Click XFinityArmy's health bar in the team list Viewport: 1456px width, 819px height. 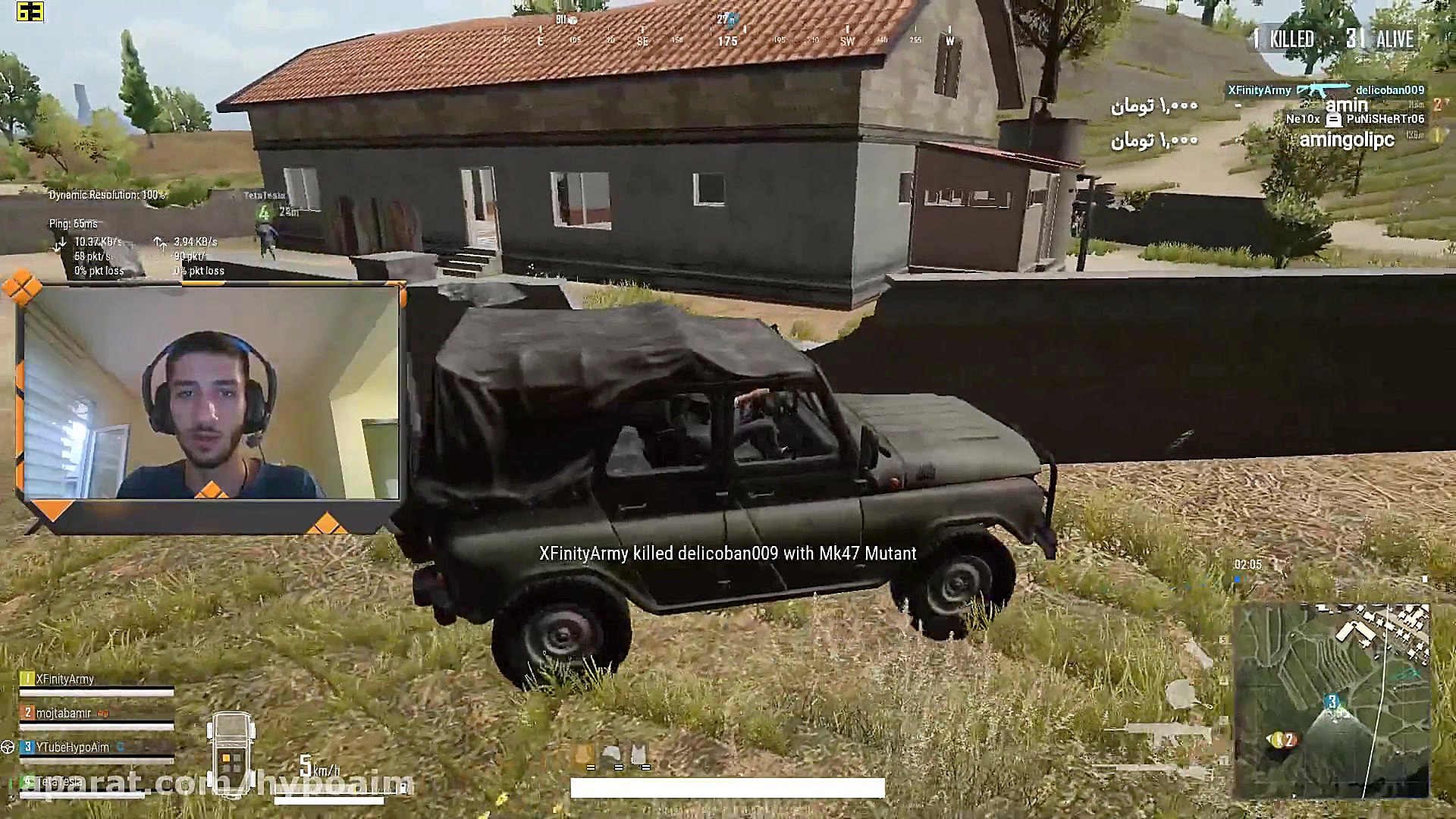pyautogui.click(x=95, y=692)
